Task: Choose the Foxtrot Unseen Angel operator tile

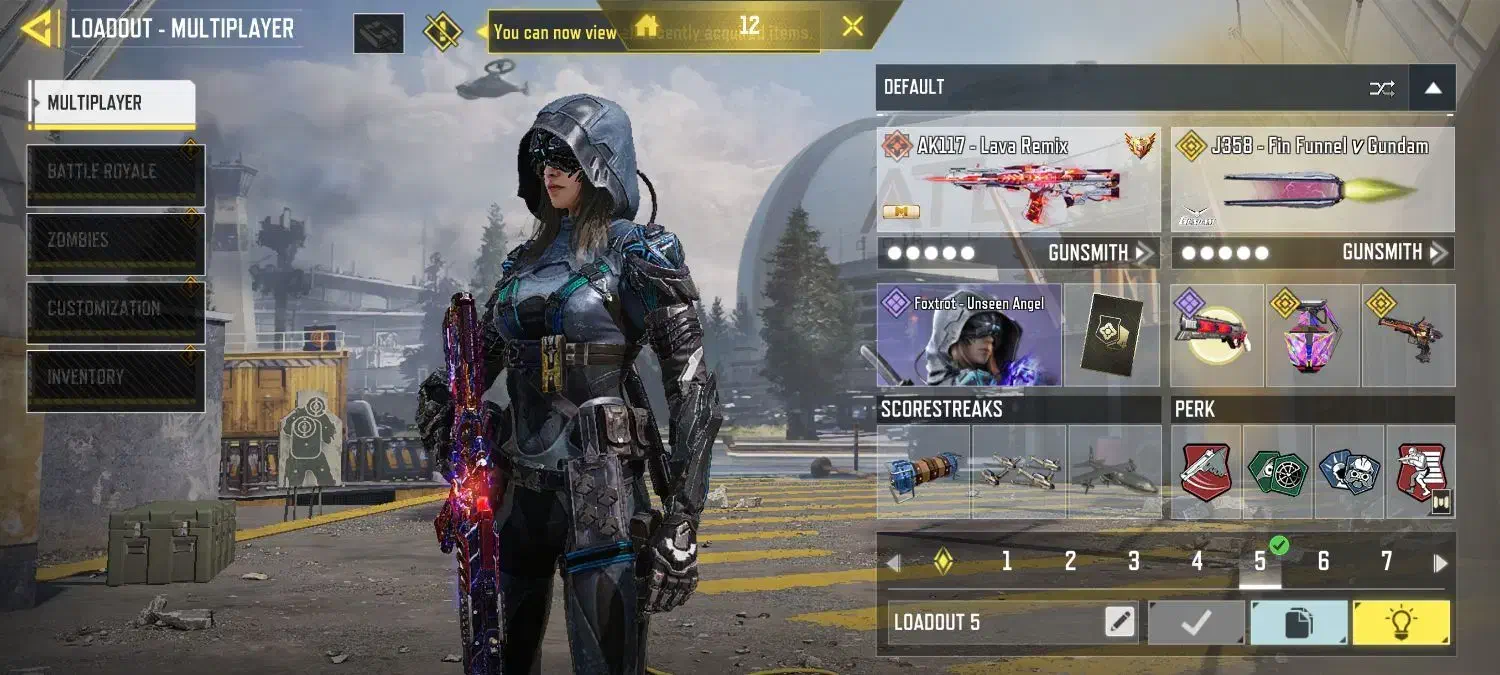Action: (968, 336)
